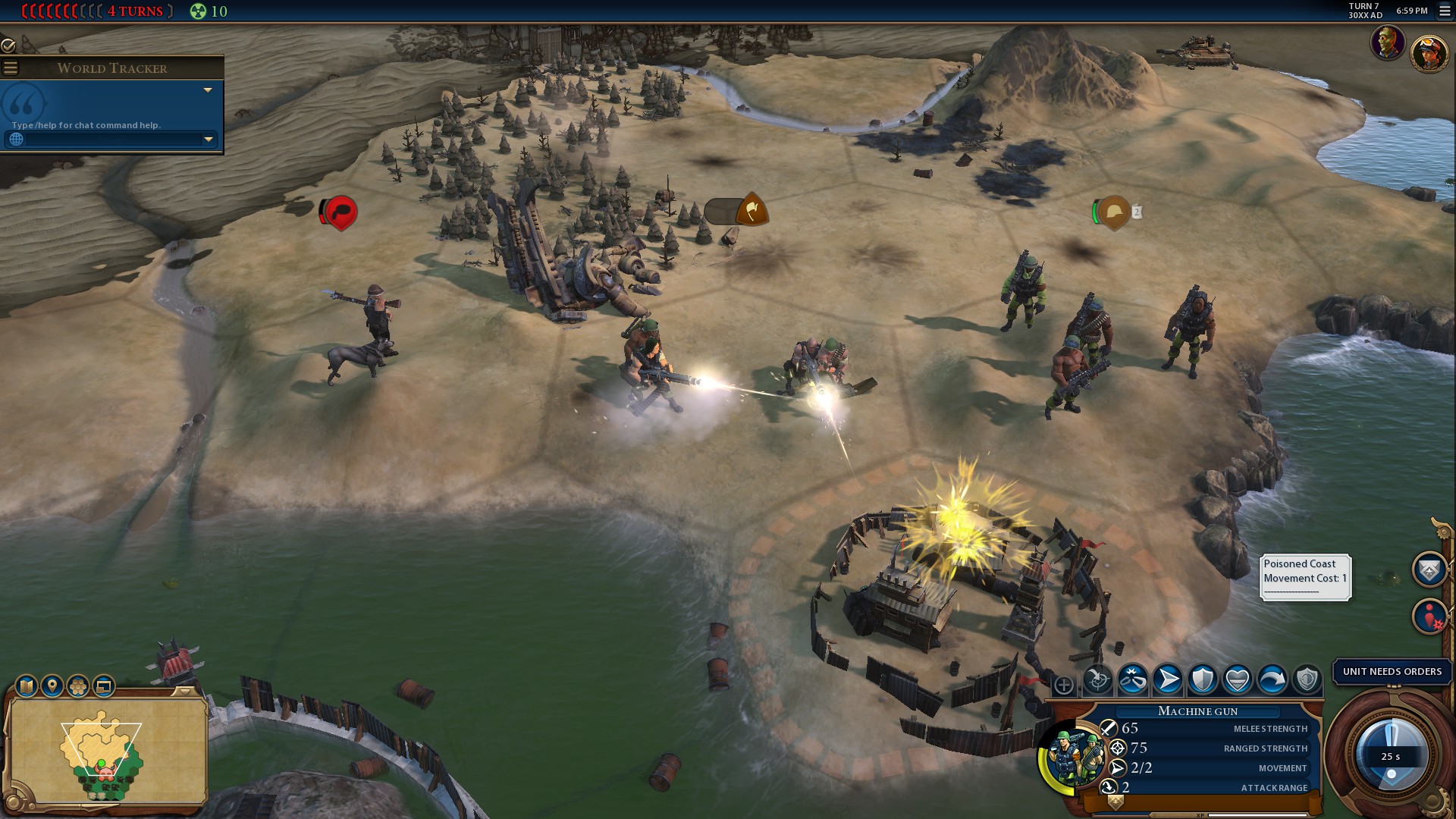Expand extra unit actions with plus button
Viewport: 1456px width, 819px height.
1064,686
